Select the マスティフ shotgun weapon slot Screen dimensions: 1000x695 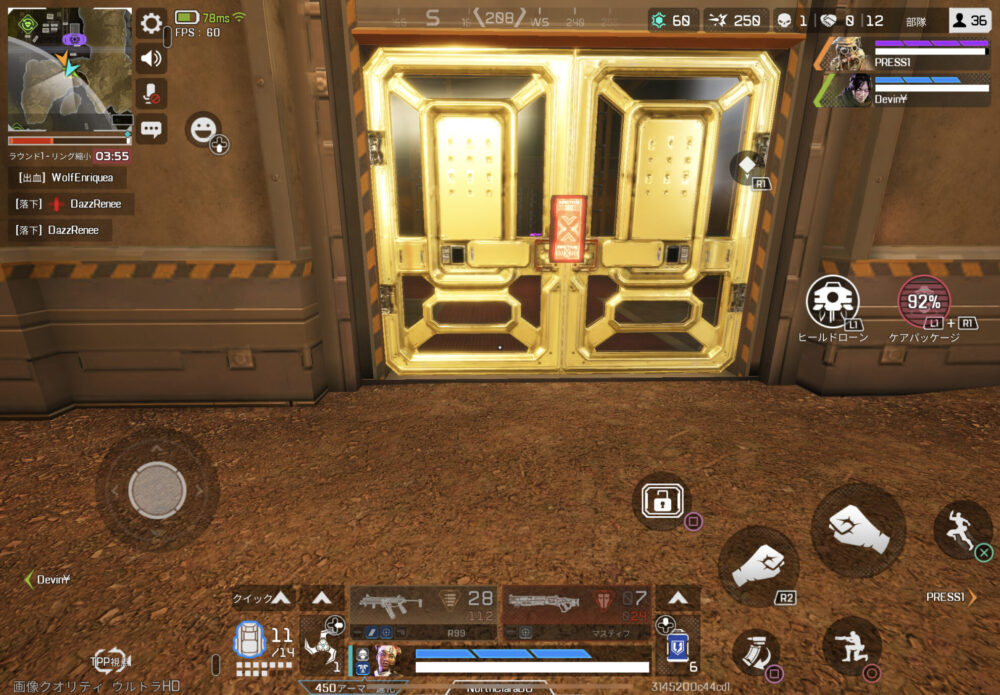pyautogui.click(x=576, y=612)
